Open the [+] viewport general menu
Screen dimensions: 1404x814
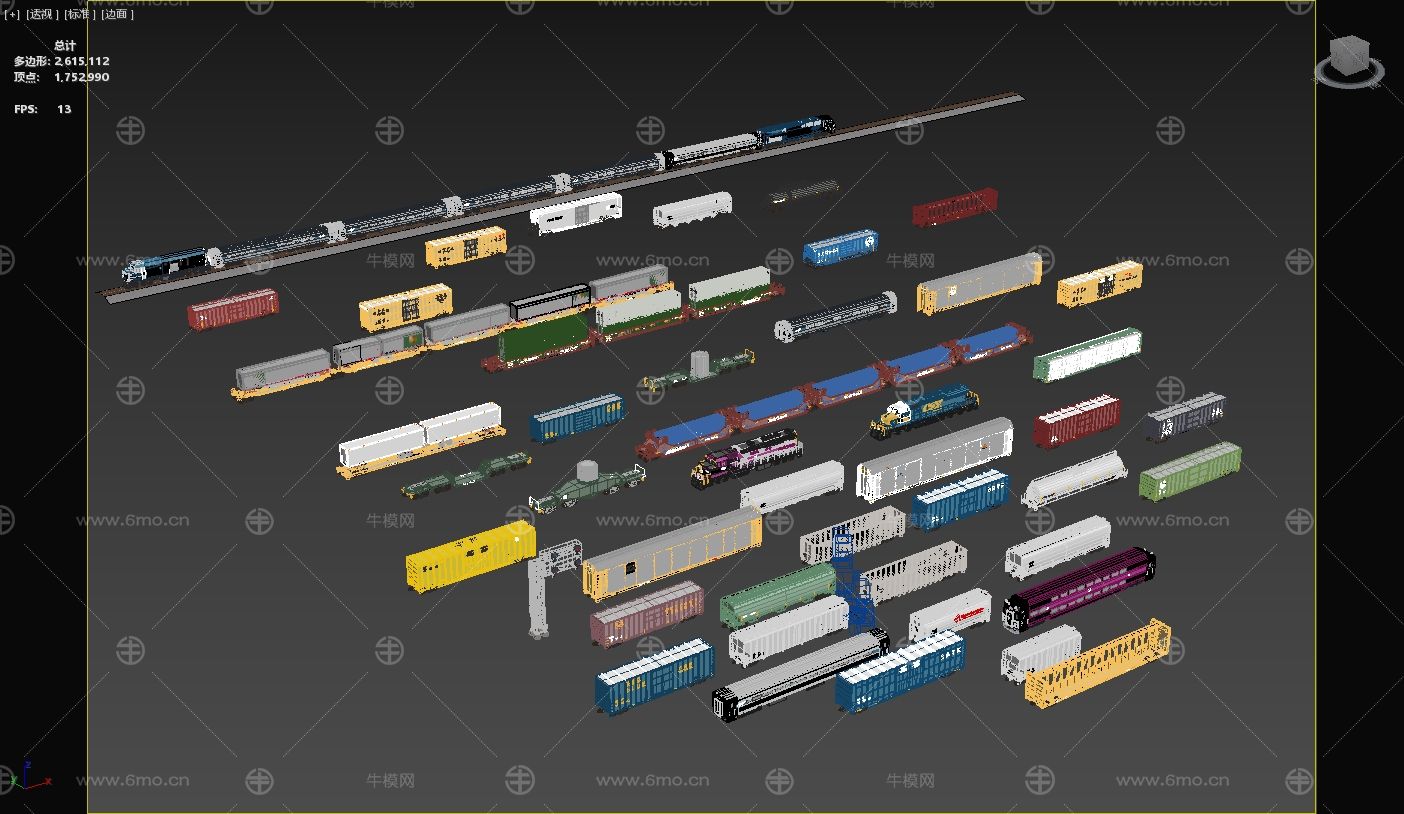tap(11, 14)
